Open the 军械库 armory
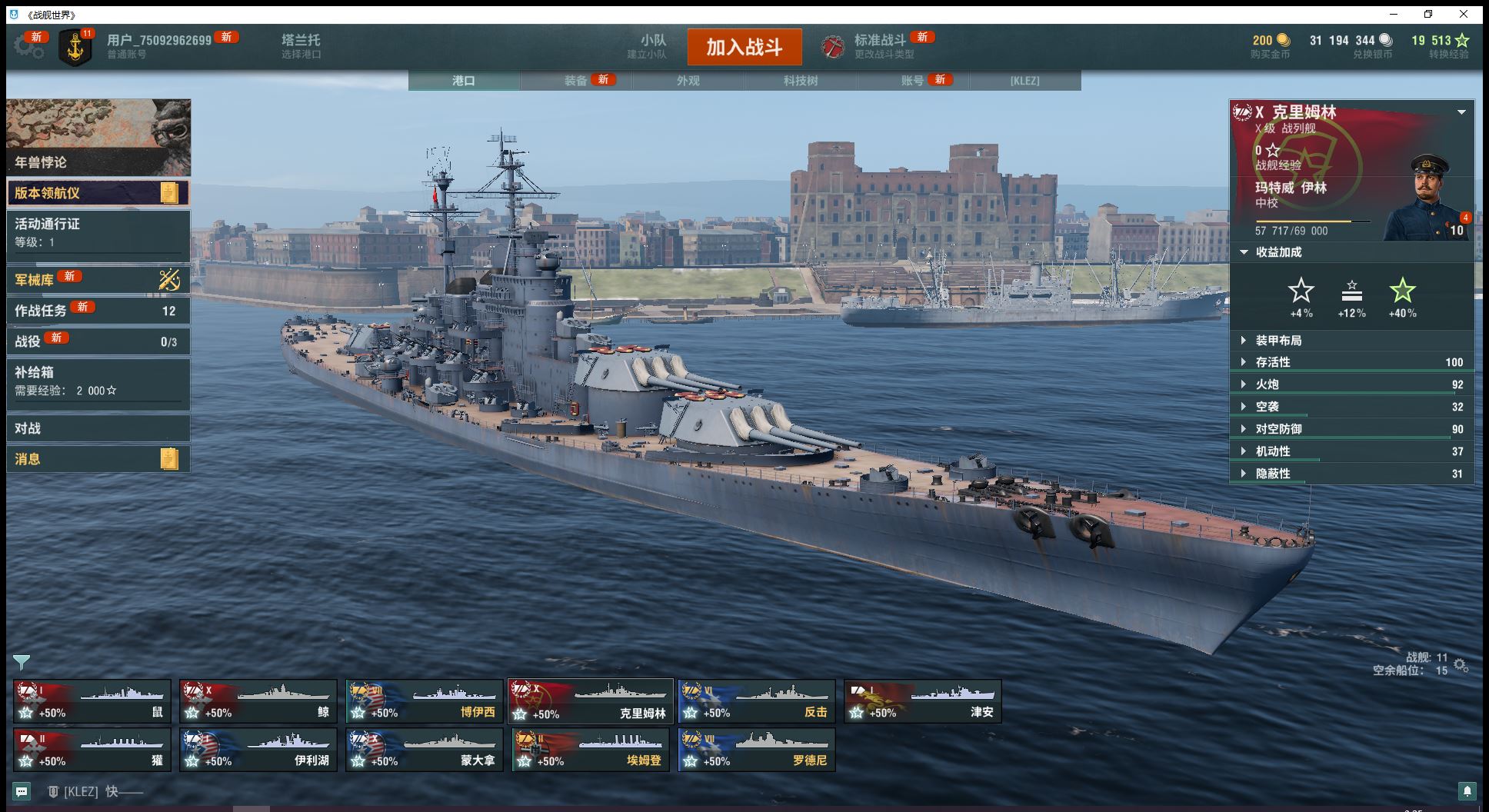 point(98,280)
